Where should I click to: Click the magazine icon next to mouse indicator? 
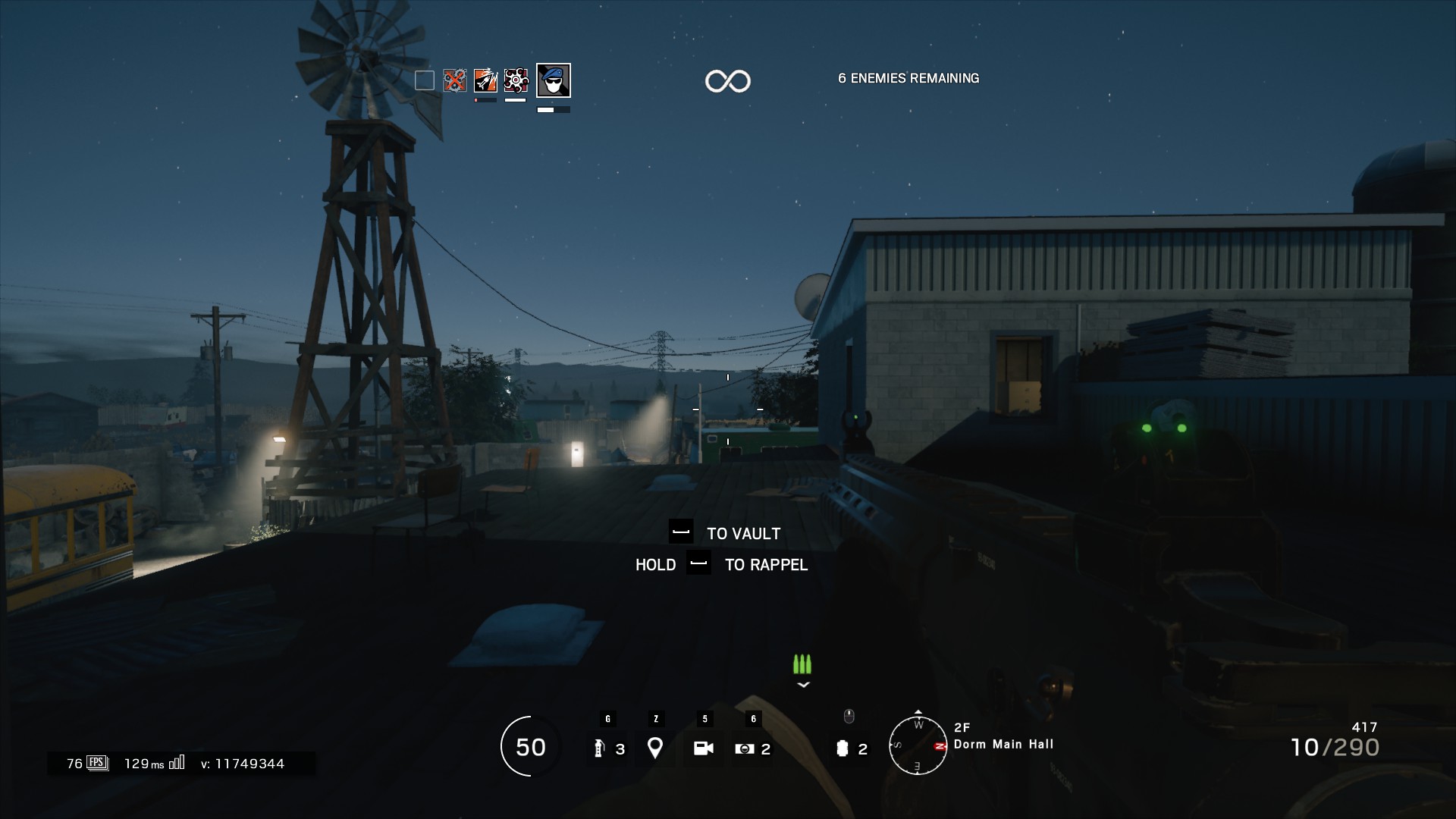[843, 747]
